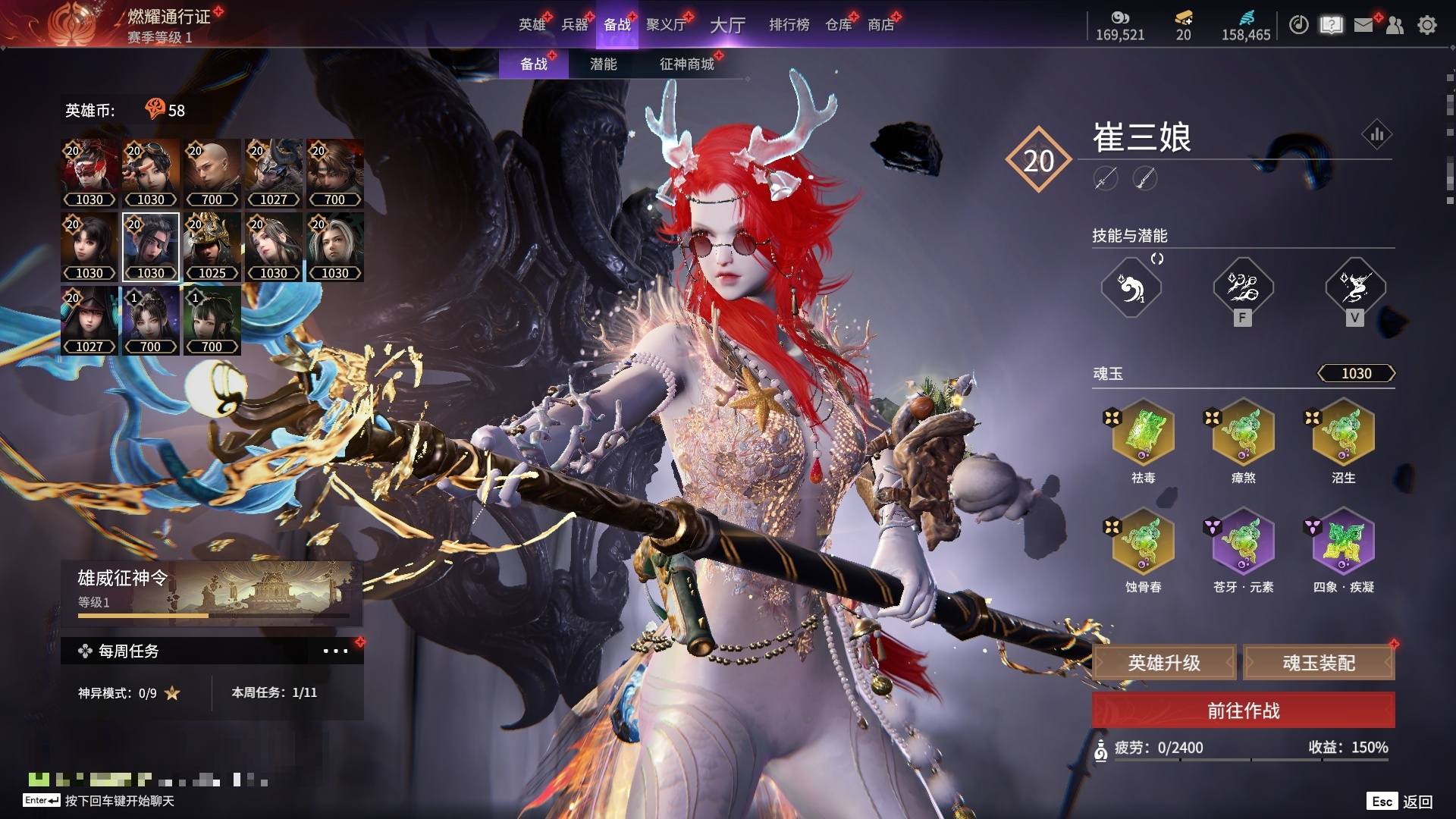The height and width of the screenshot is (819, 1456).
Task: Select the 祛毒 soul jade
Action: [1143, 434]
